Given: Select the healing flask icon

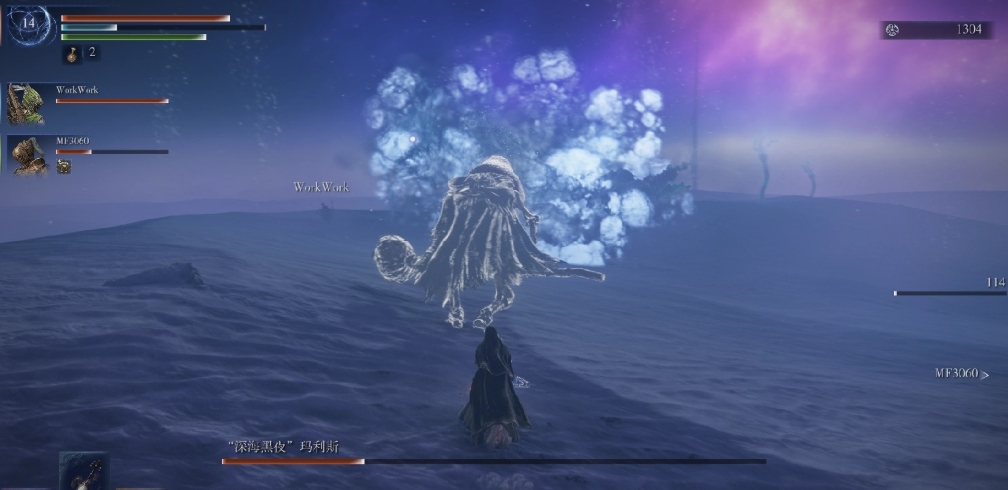Looking at the screenshot, I should (x=73, y=53).
